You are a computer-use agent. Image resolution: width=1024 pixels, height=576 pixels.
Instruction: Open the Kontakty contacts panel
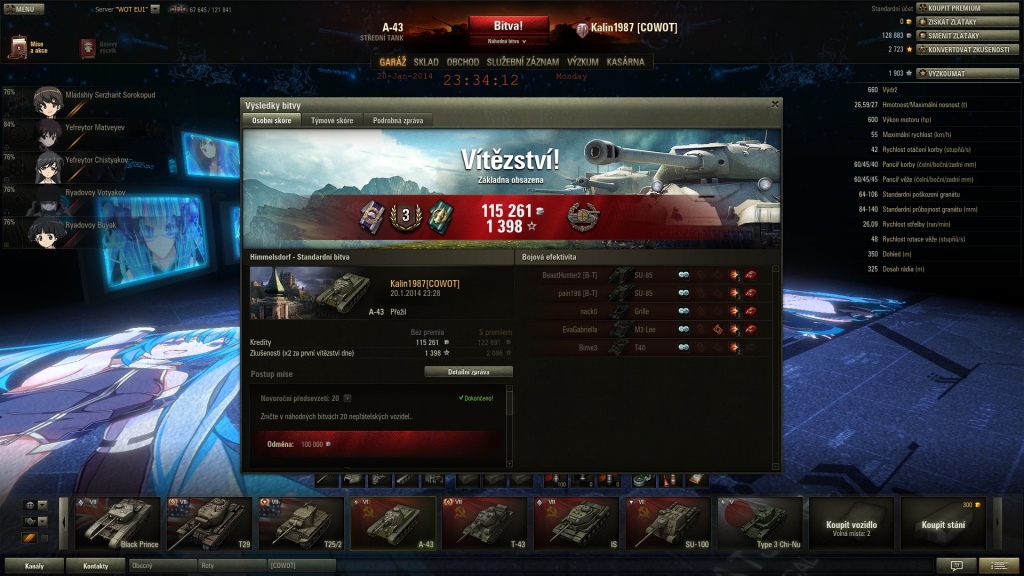(x=96, y=566)
